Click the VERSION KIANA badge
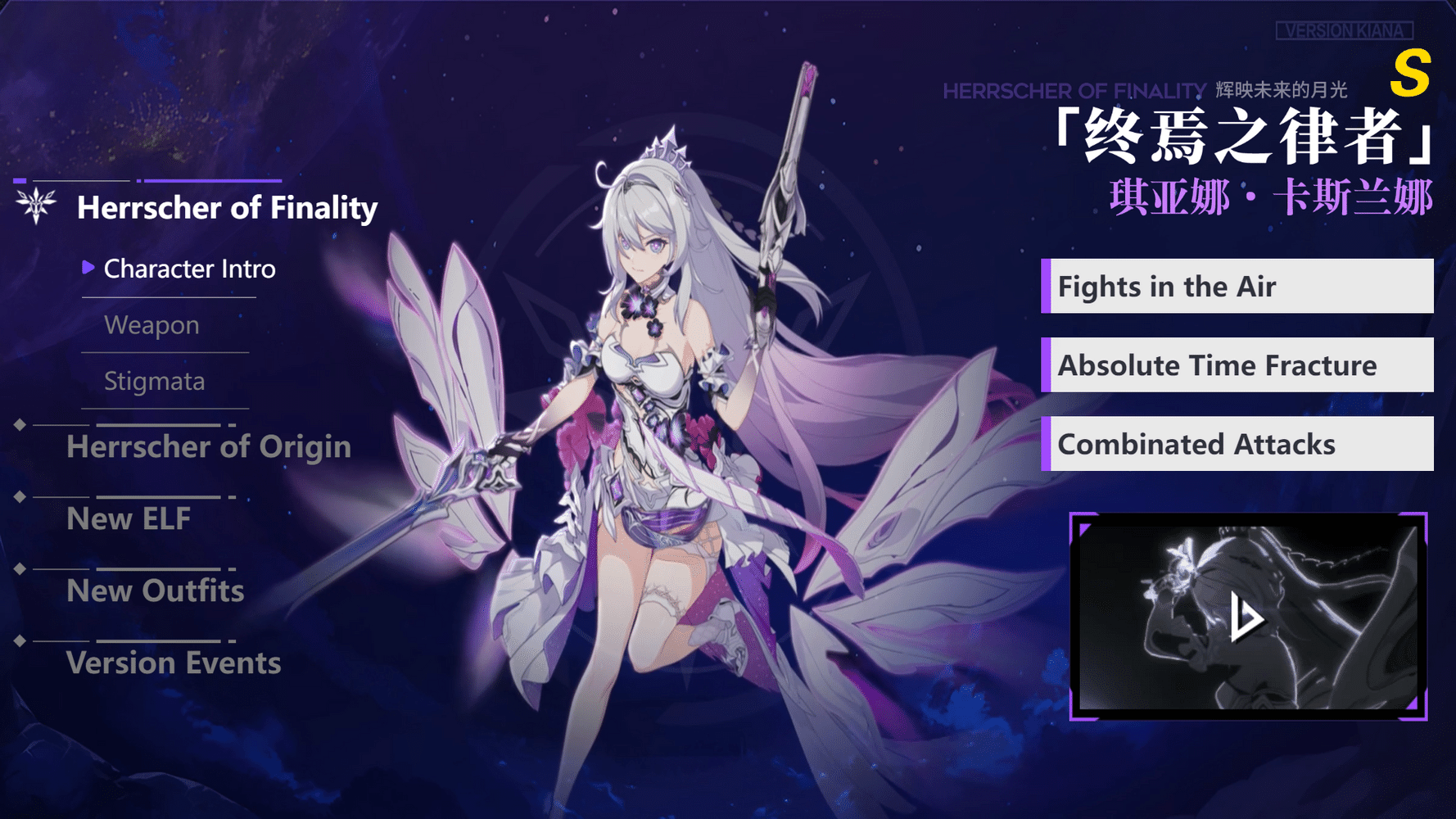This screenshot has width=1456, height=819. 1345,30
